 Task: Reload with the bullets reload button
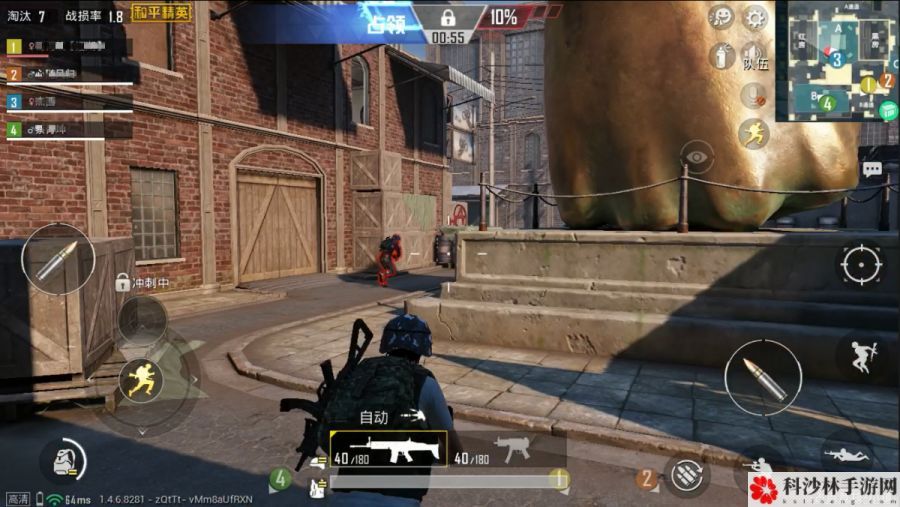click(x=687, y=475)
